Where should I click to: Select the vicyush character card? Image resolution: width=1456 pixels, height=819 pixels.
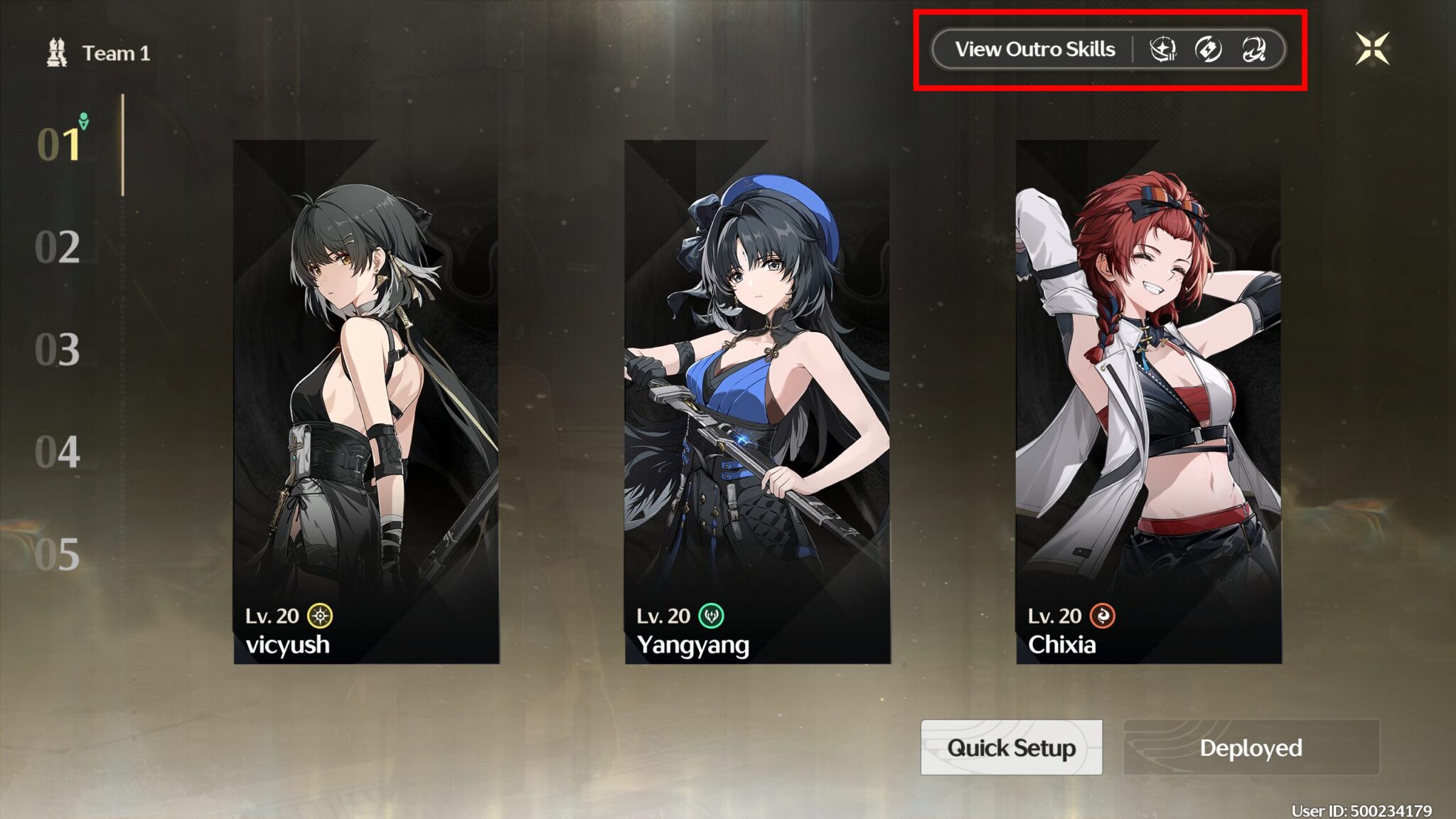click(366, 402)
